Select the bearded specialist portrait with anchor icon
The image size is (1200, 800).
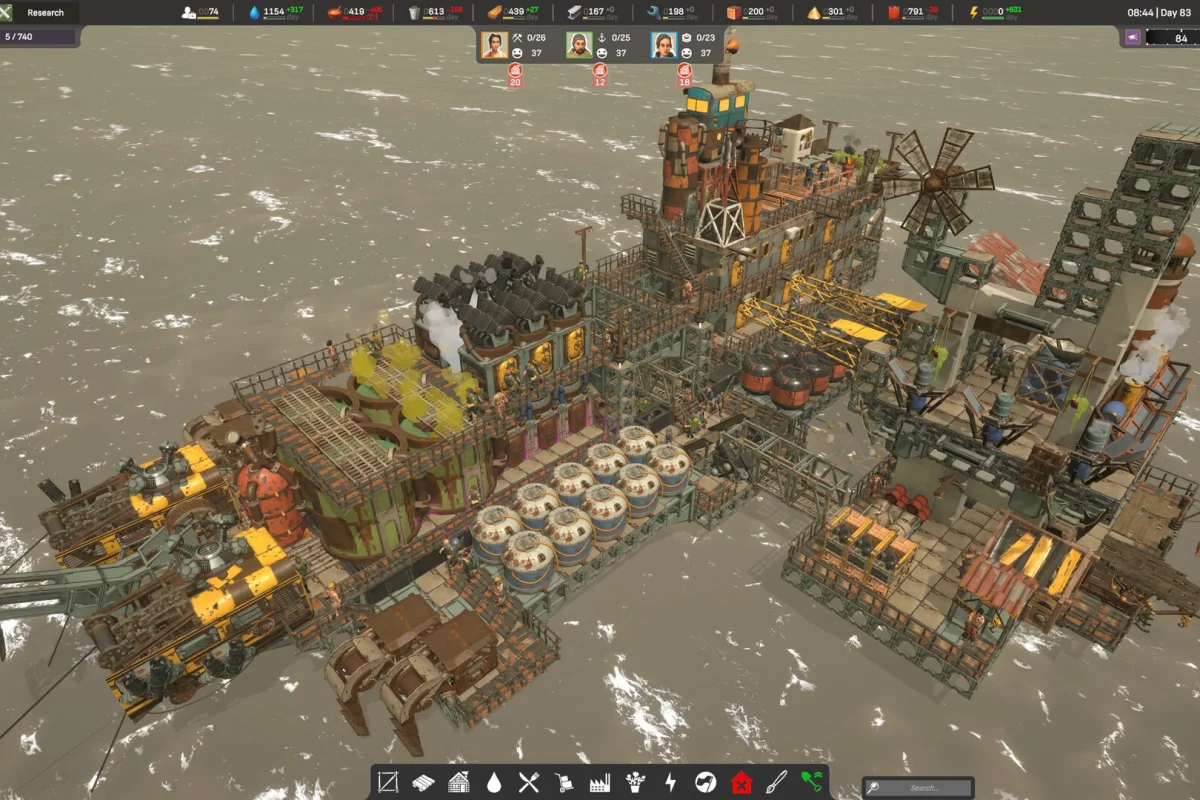(579, 46)
